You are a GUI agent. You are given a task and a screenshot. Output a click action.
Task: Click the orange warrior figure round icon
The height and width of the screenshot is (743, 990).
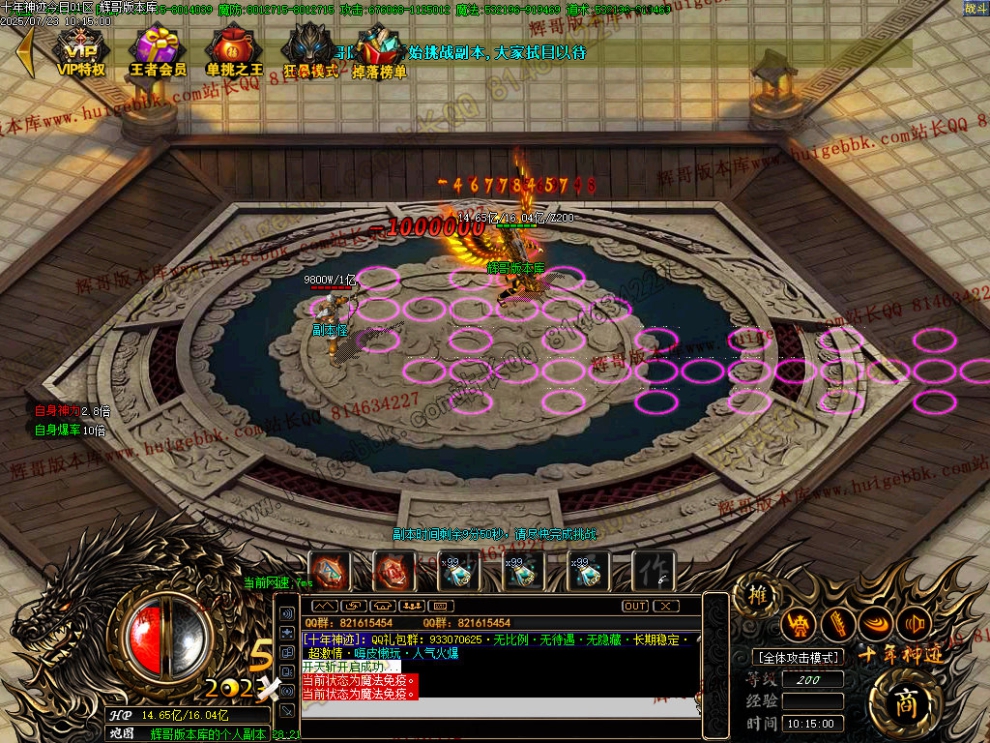pos(798,624)
